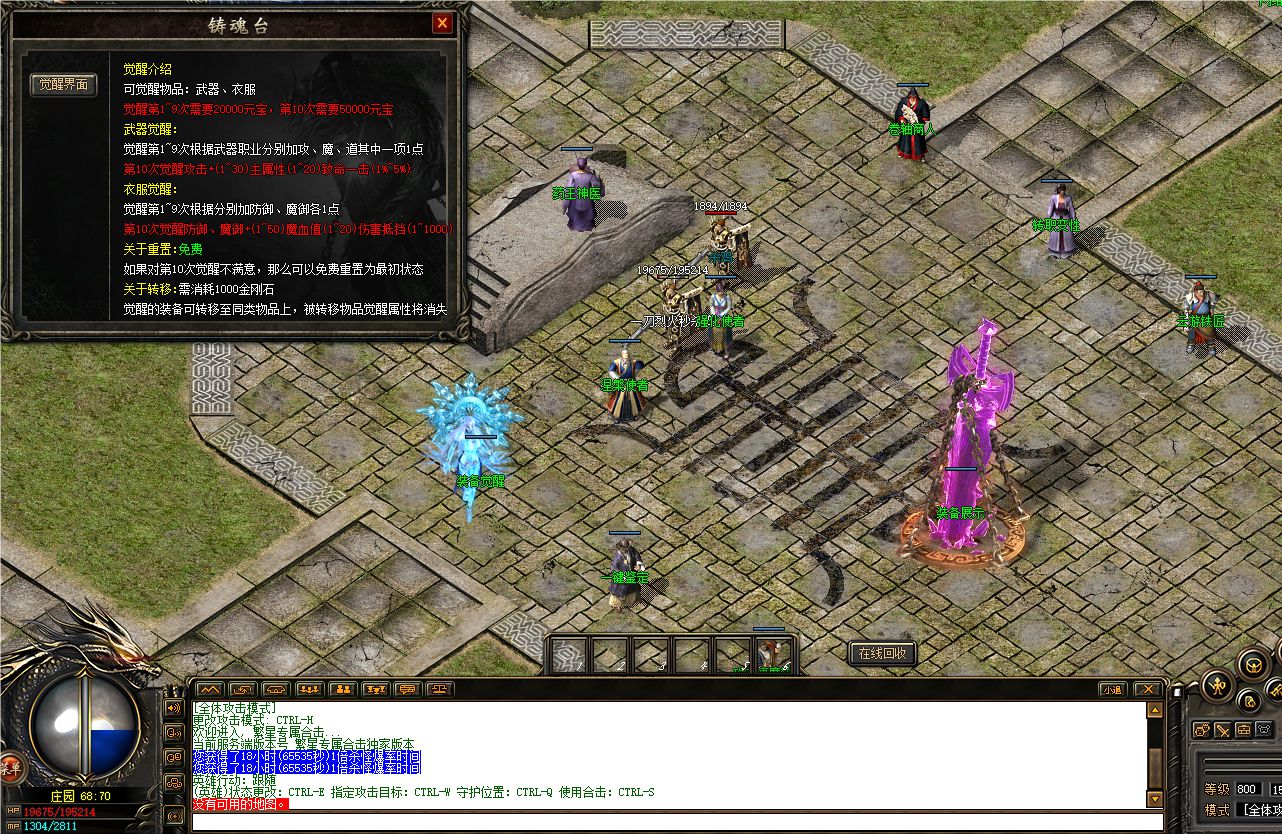Click the balance scale chat tab button
Image resolution: width=1282 pixels, height=834 pixels.
[x=440, y=689]
